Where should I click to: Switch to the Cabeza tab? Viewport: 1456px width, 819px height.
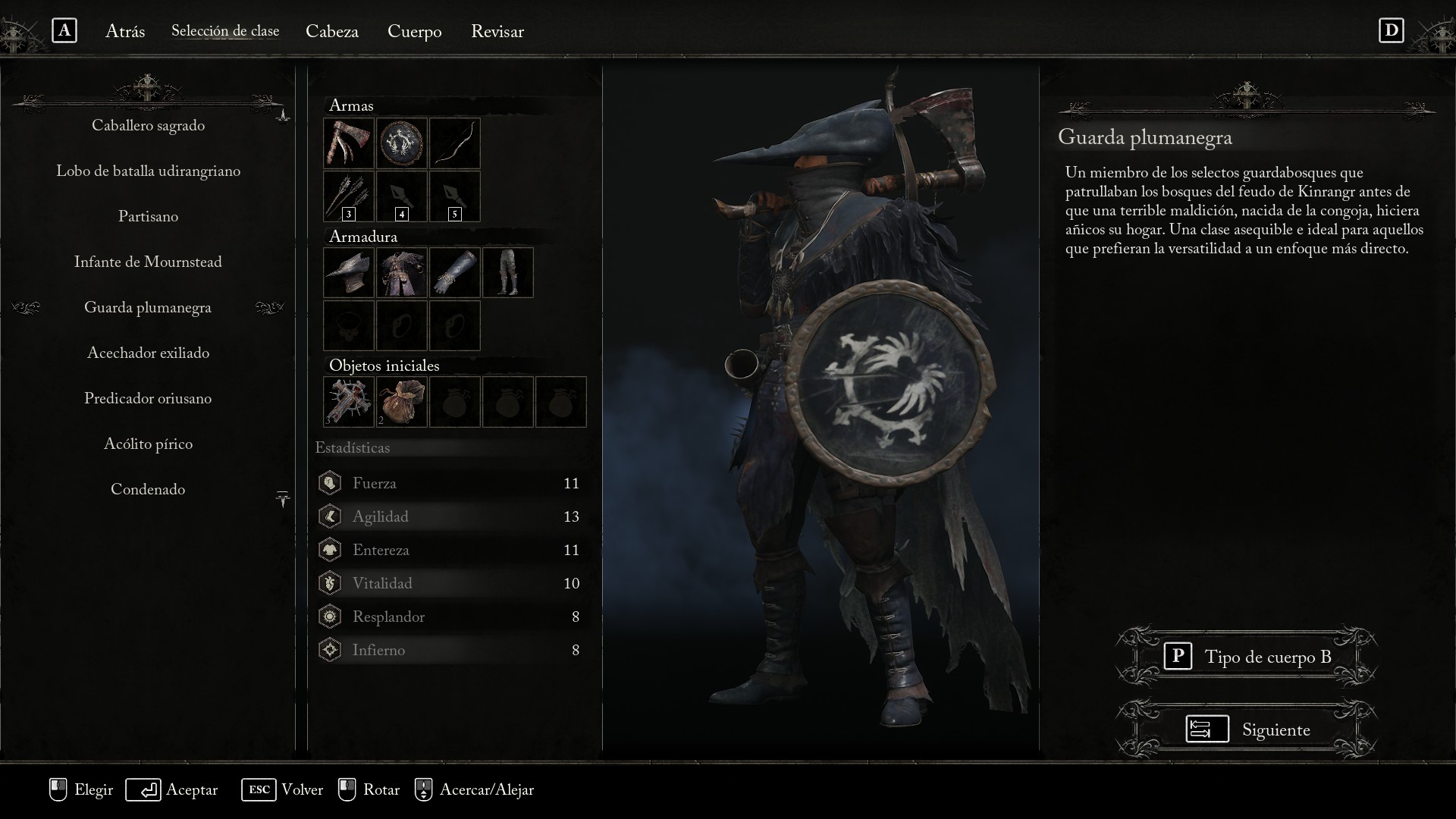tap(332, 32)
